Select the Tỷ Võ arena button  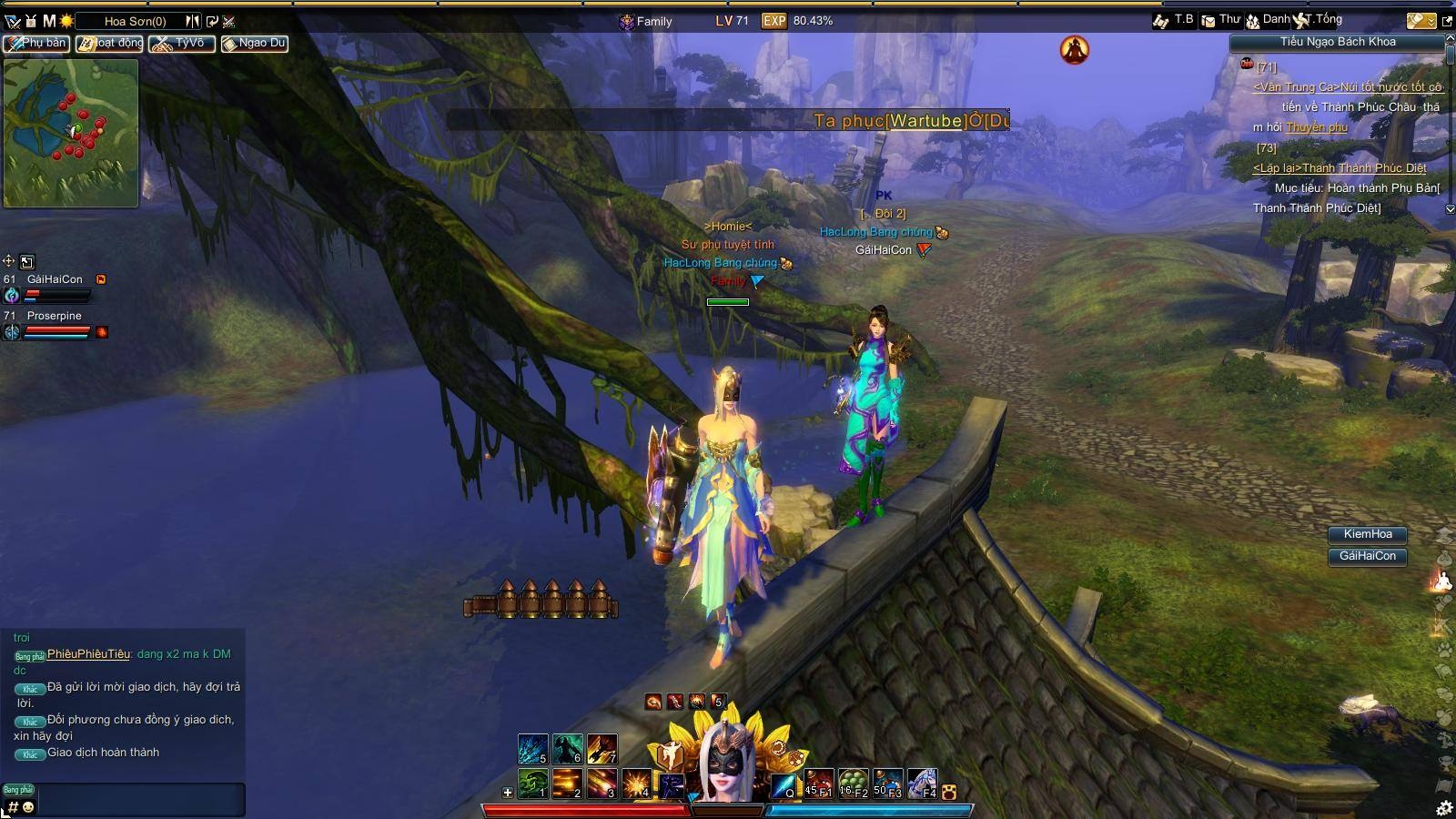pyautogui.click(x=182, y=43)
